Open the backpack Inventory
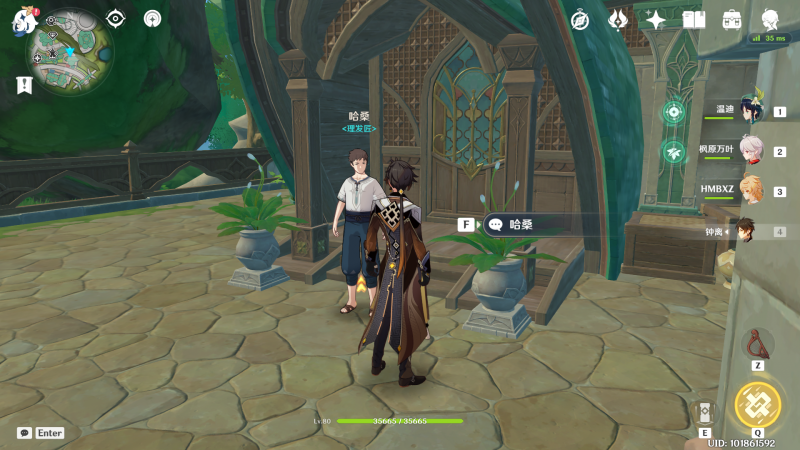 tap(732, 19)
